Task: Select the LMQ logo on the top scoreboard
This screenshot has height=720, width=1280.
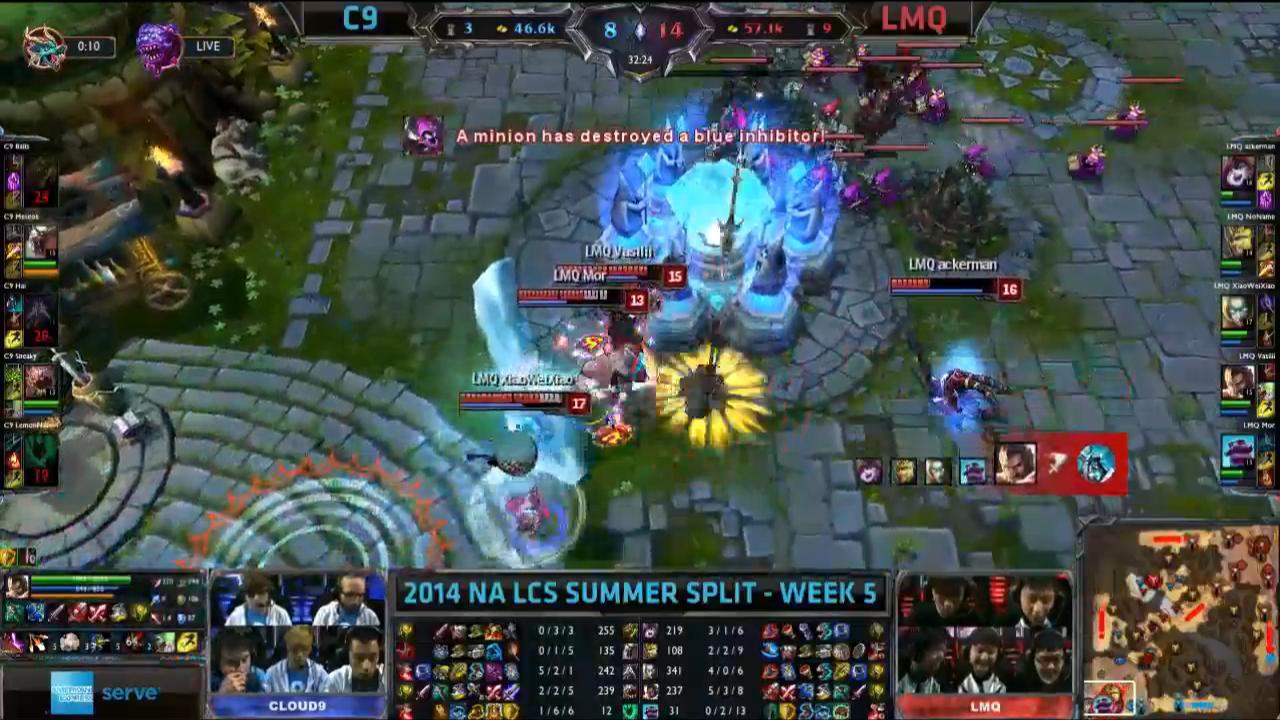Action: [913, 19]
